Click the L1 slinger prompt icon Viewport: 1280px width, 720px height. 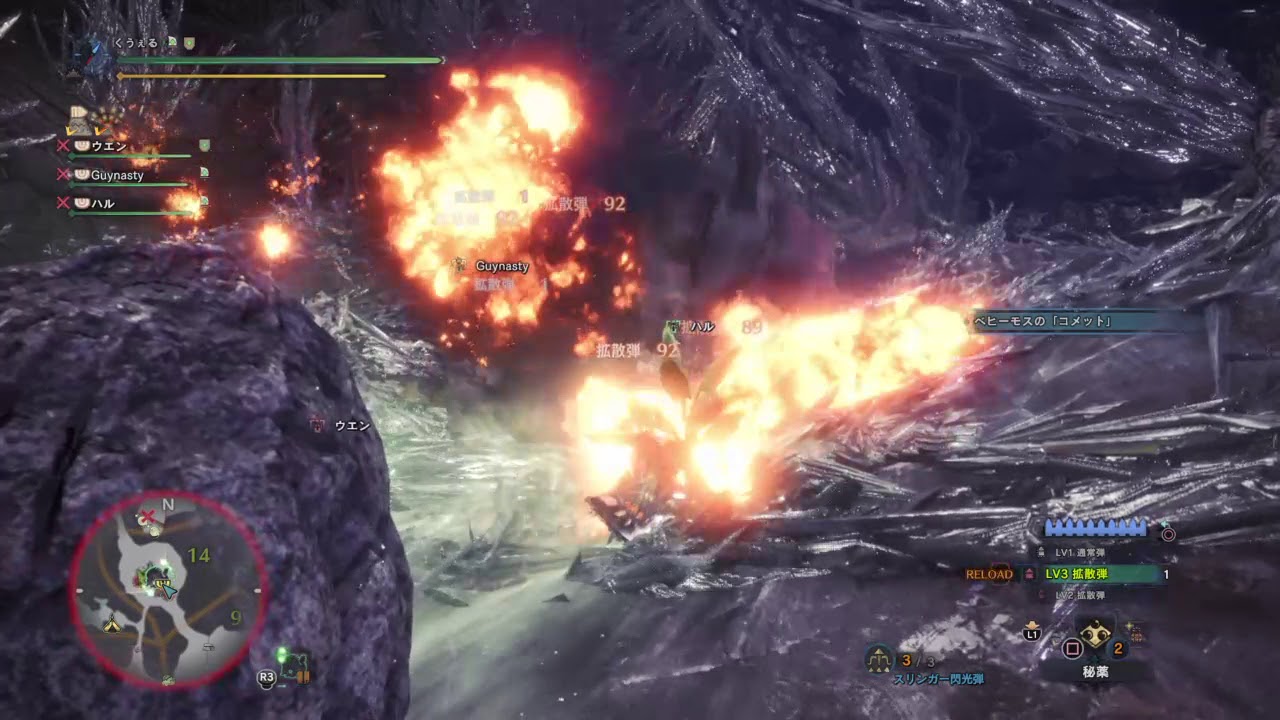pos(1031,634)
